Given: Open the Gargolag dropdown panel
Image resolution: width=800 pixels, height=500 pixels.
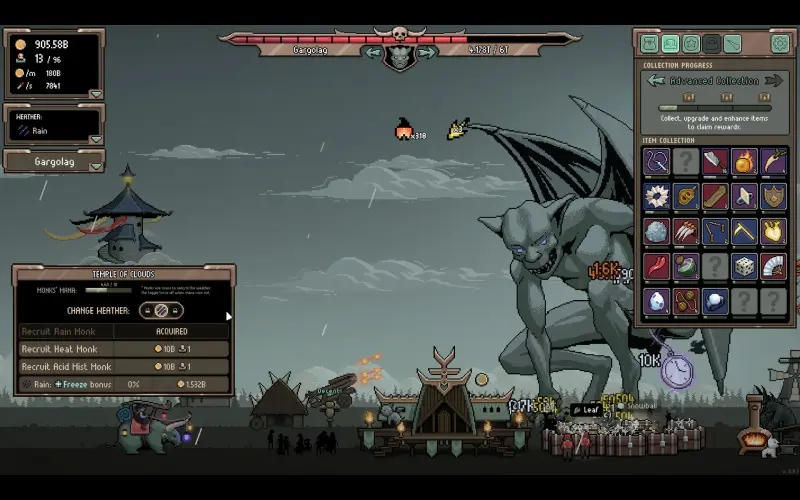Looking at the screenshot, I should point(95,166).
